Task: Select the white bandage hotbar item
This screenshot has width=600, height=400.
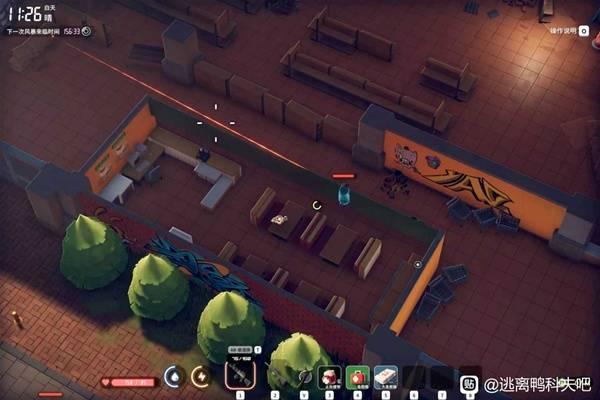Action: point(386,378)
